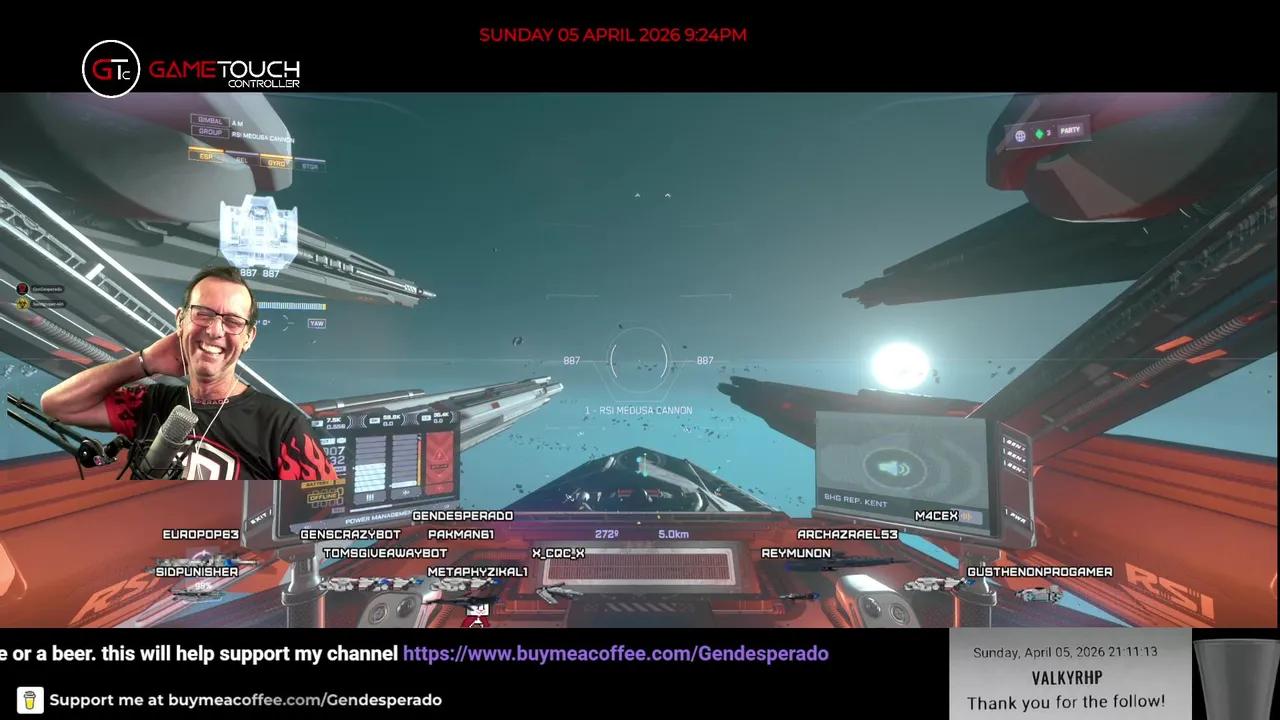Viewport: 1280px width, 720px height.
Task: Open the buymeacoffee.com/Gendesperado link
Action: [x=616, y=653]
